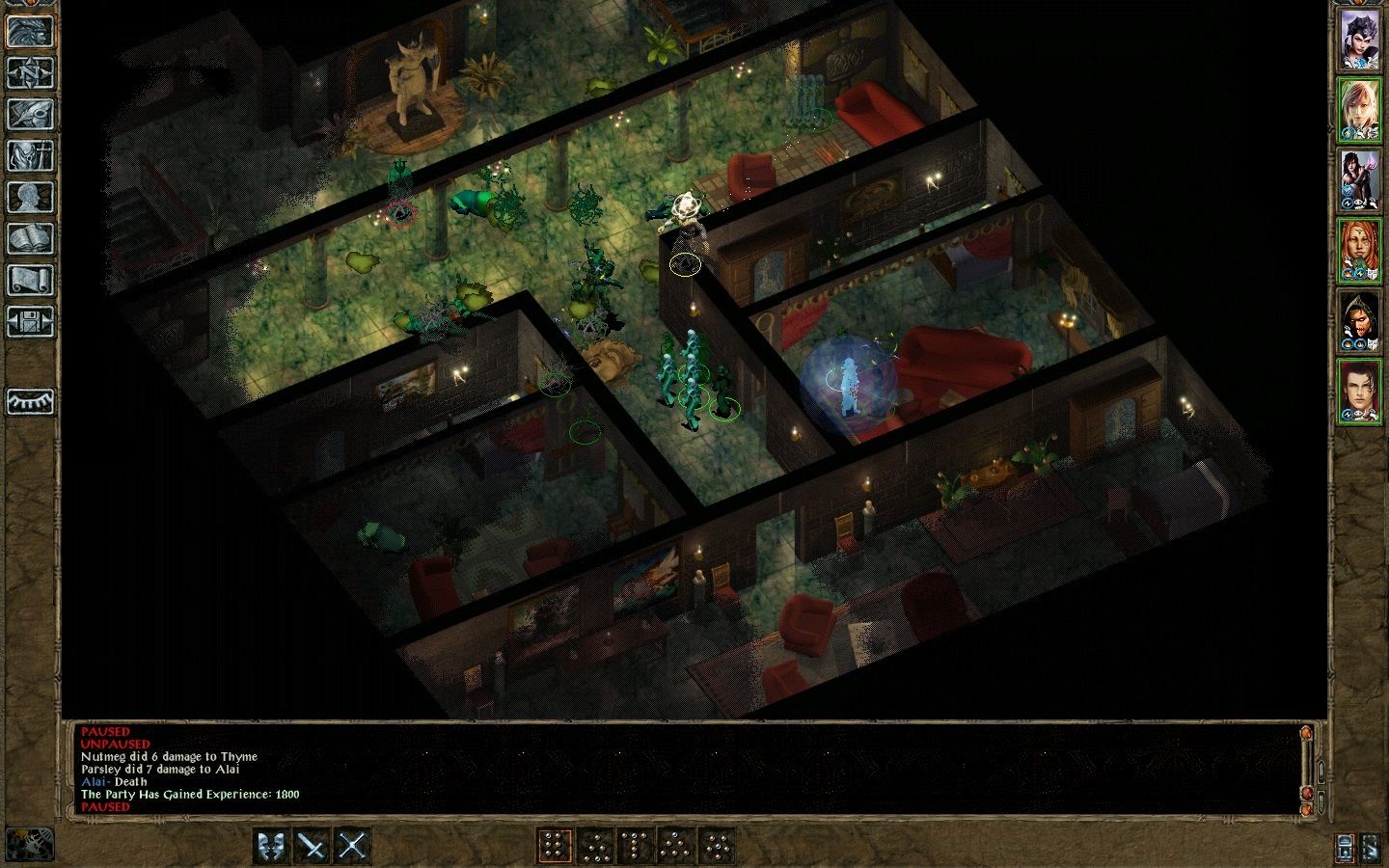Open the journal quill button

[x=30, y=114]
